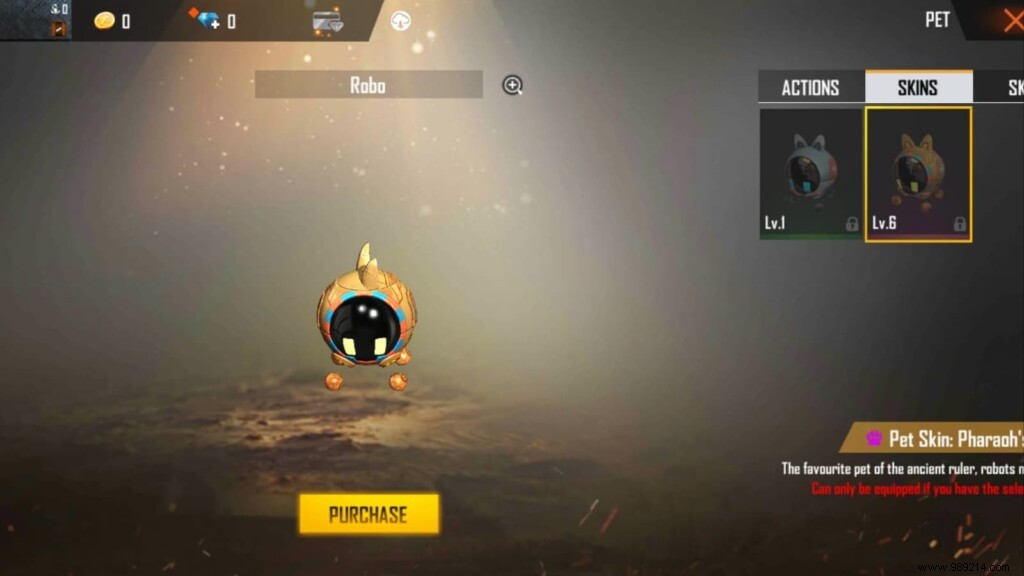
Task: Click the magnifier icon next to Robo
Action: (x=513, y=85)
